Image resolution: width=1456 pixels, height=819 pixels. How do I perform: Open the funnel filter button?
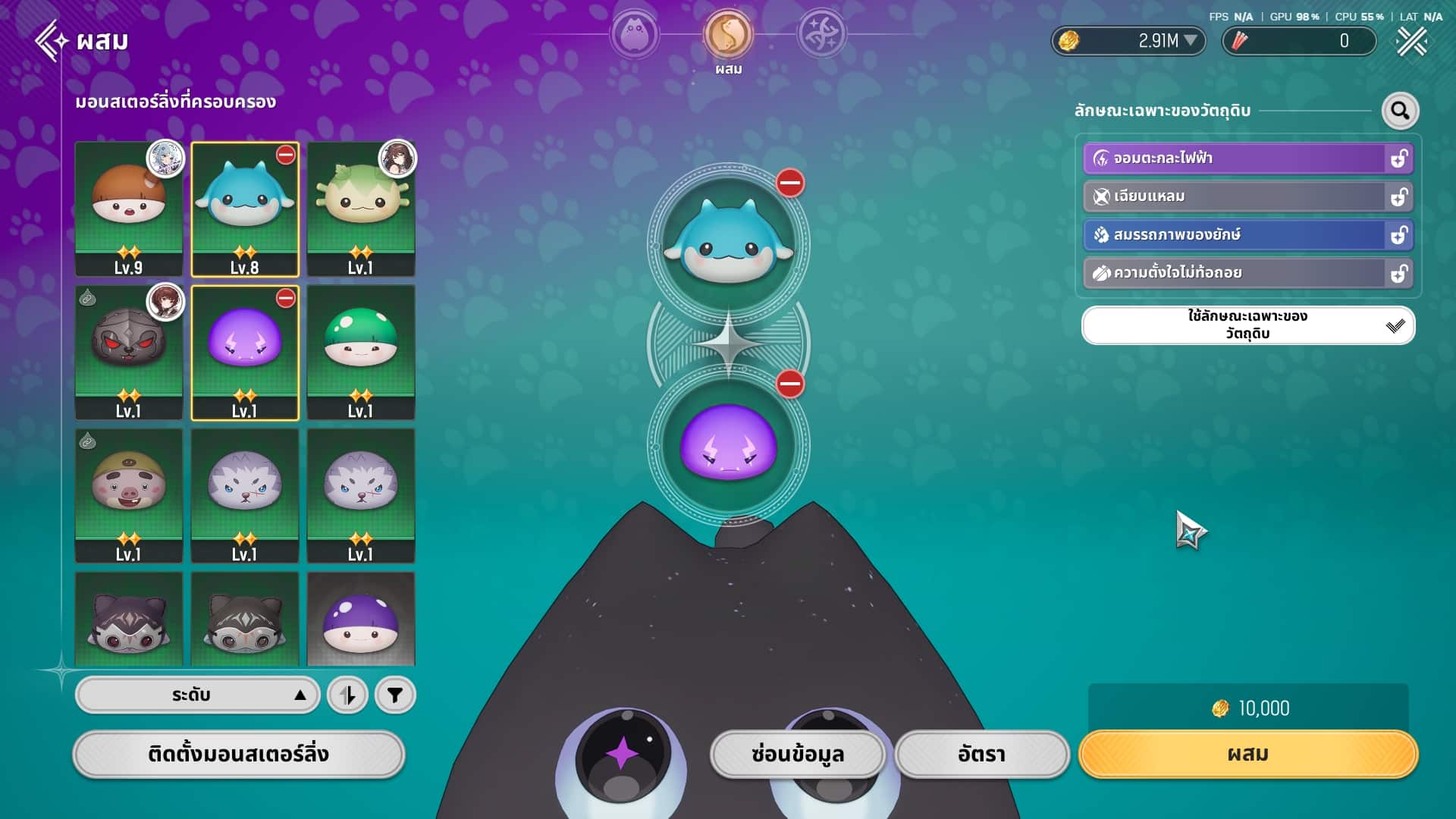click(394, 695)
